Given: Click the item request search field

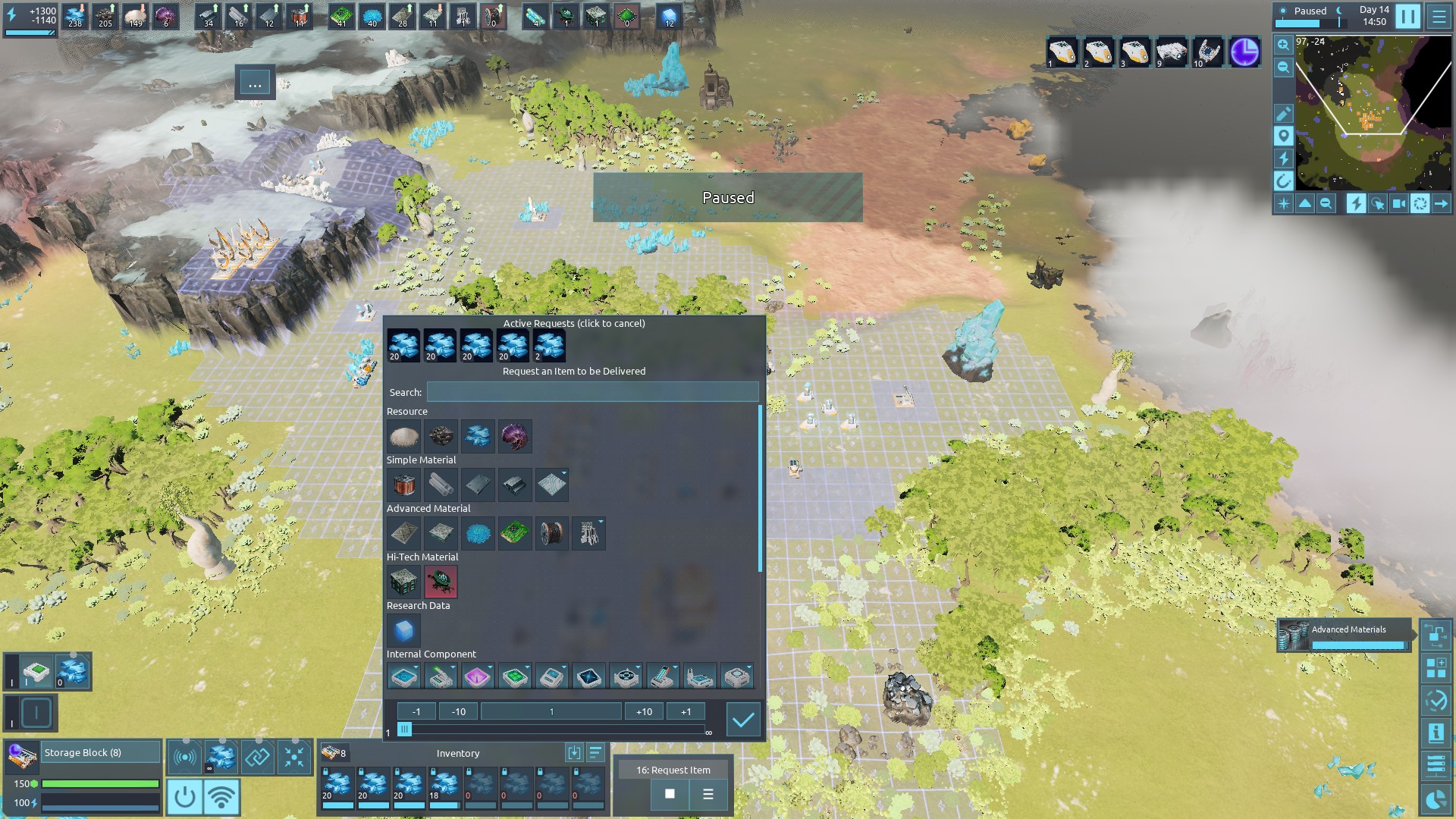Looking at the screenshot, I should pos(592,392).
